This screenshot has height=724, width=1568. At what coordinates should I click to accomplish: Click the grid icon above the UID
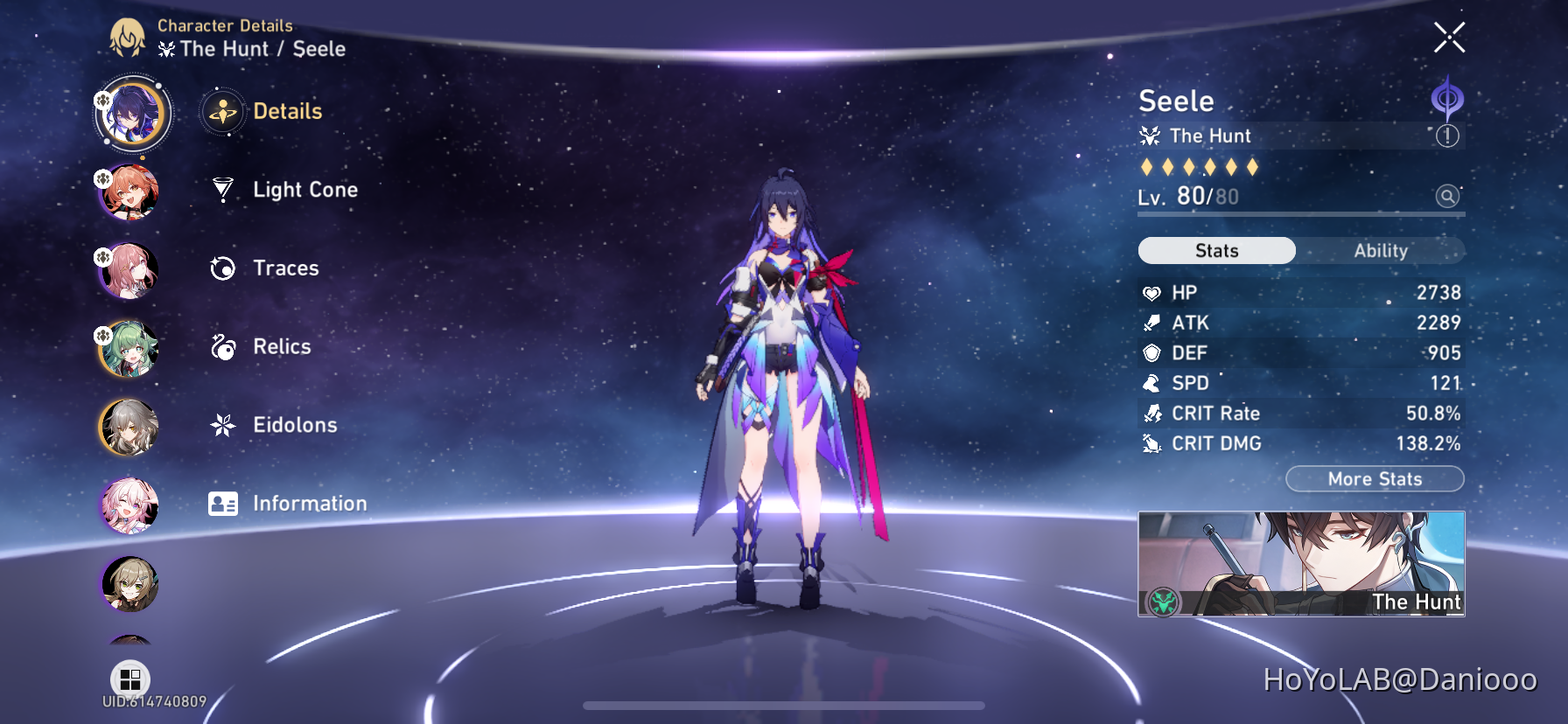[131, 678]
